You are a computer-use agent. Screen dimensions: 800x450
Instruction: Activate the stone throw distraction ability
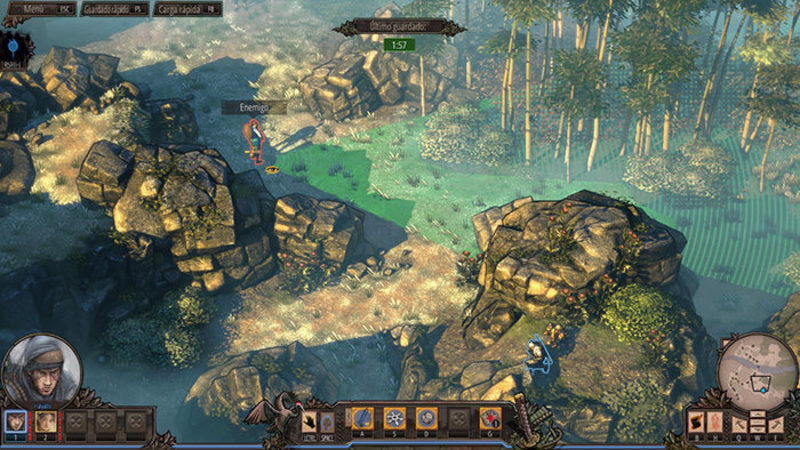click(427, 418)
